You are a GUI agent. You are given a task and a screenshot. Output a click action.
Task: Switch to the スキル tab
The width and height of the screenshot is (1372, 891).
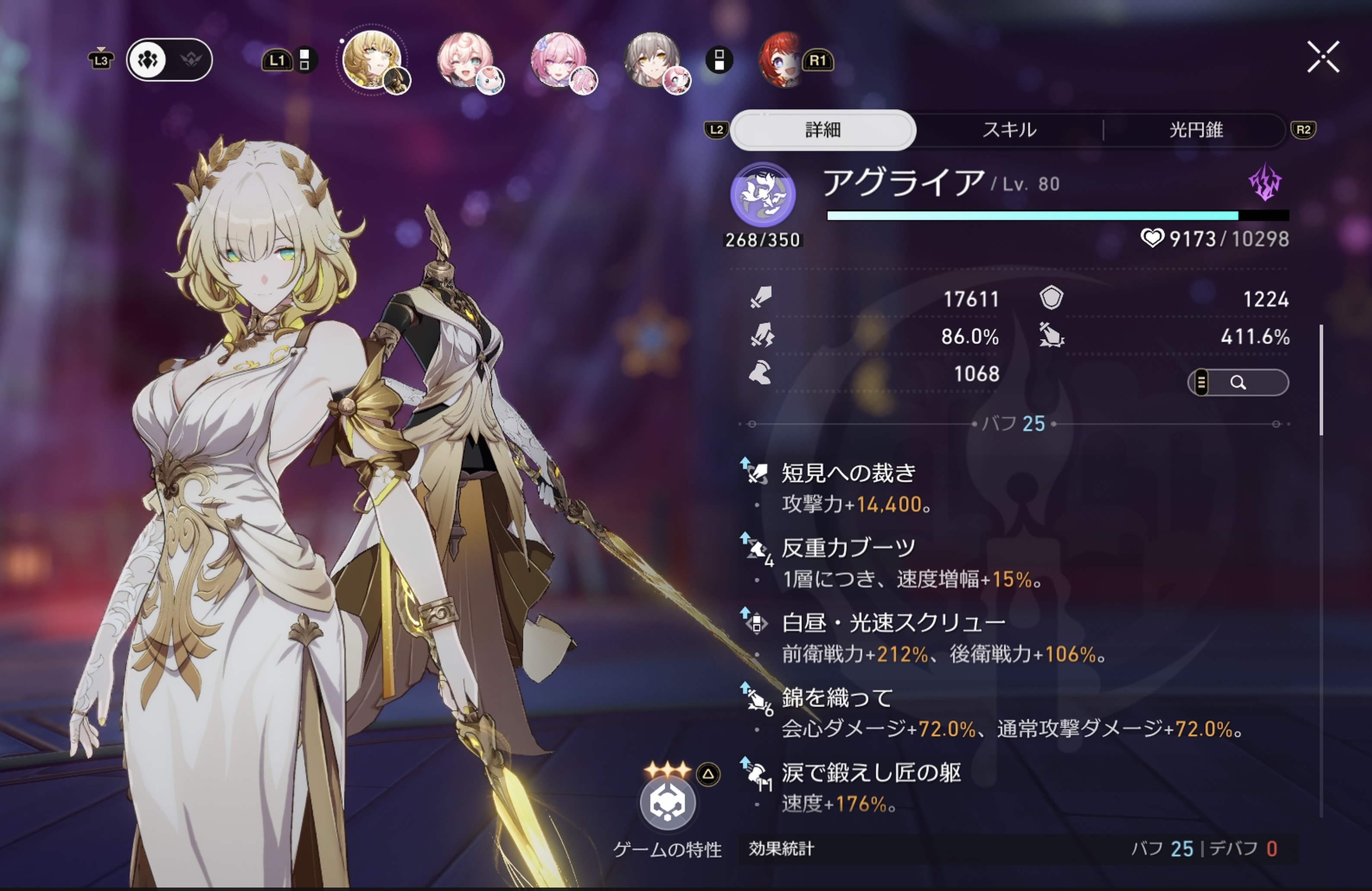[1009, 130]
